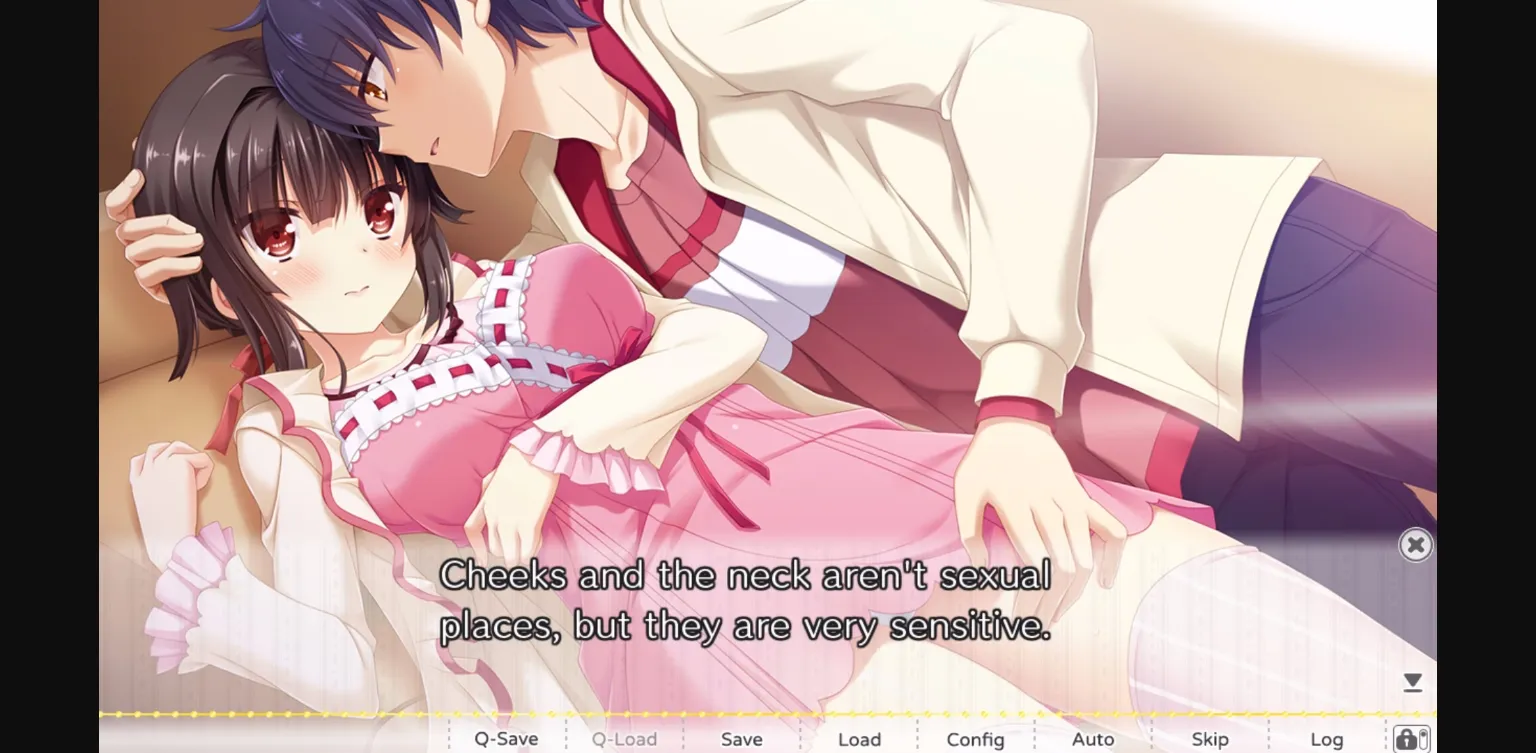Screen dimensions: 1536x753
Task: Flip the small switch beside the padlock
Action: (x=1423, y=739)
